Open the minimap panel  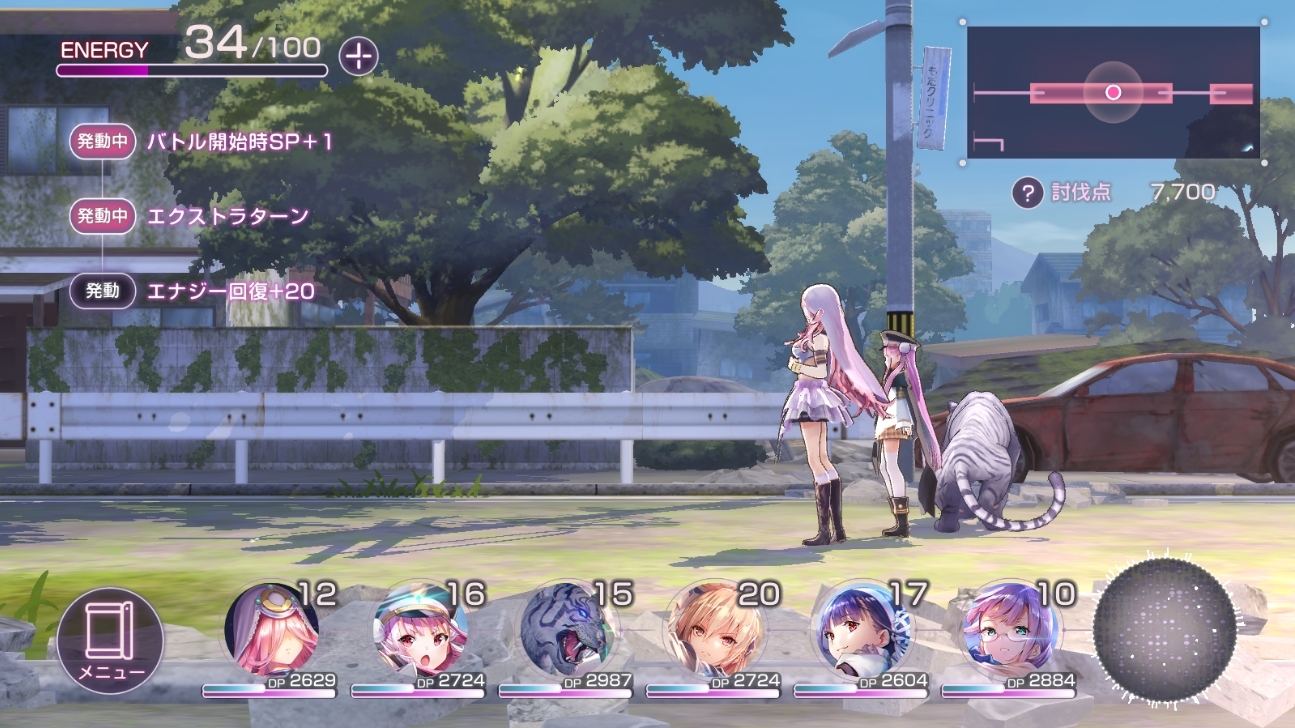click(1113, 93)
